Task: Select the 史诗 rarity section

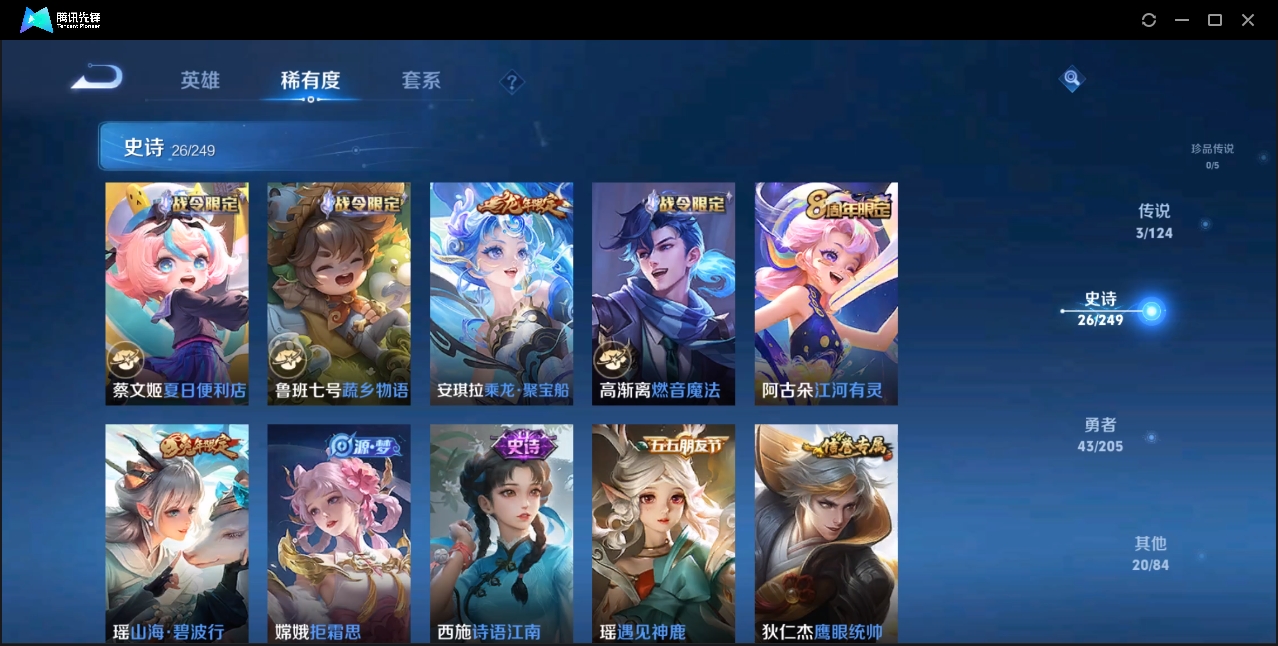Action: pyautogui.click(x=1101, y=309)
